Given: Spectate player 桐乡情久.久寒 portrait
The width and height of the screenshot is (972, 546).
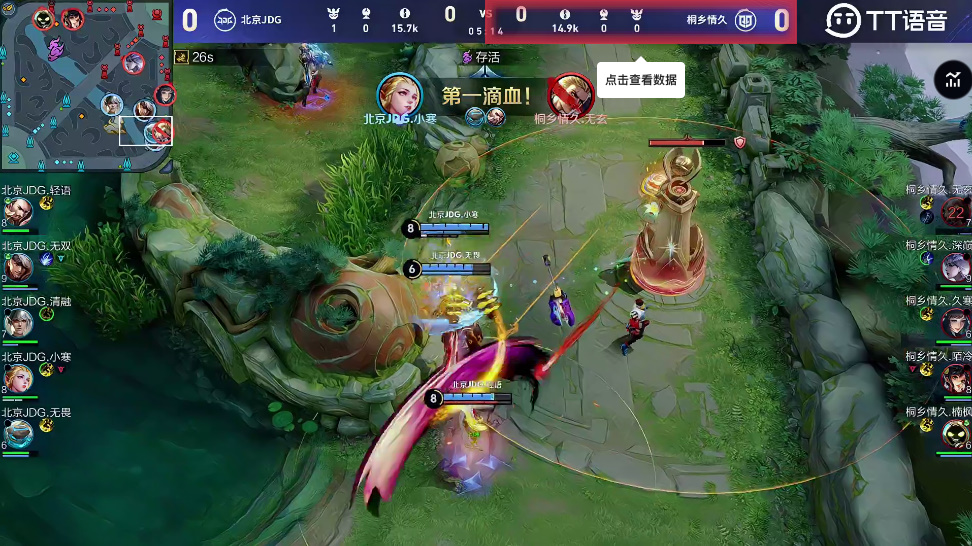Looking at the screenshot, I should [x=955, y=322].
